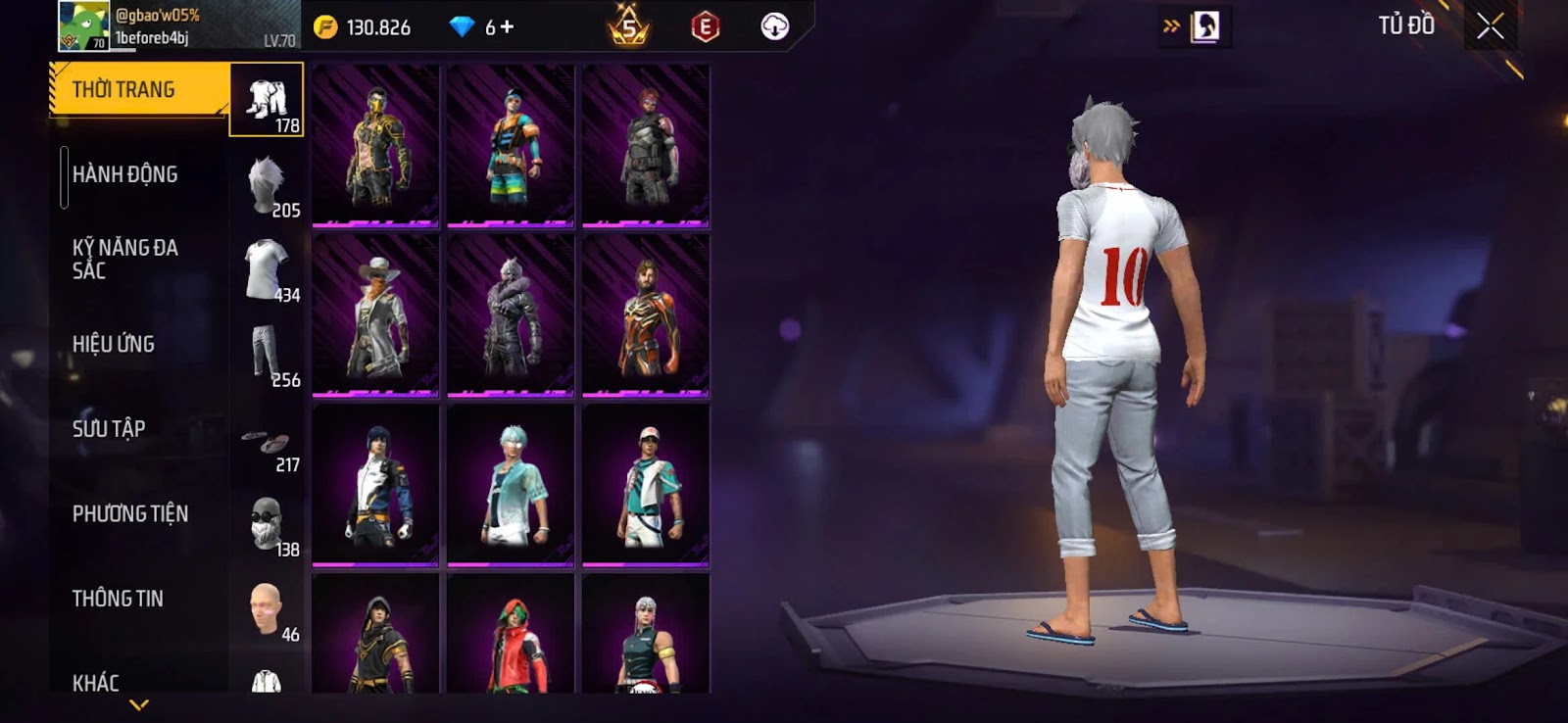1568x723 pixels.
Task: Select the red hooded outfit thumbnail
Action: 510,637
